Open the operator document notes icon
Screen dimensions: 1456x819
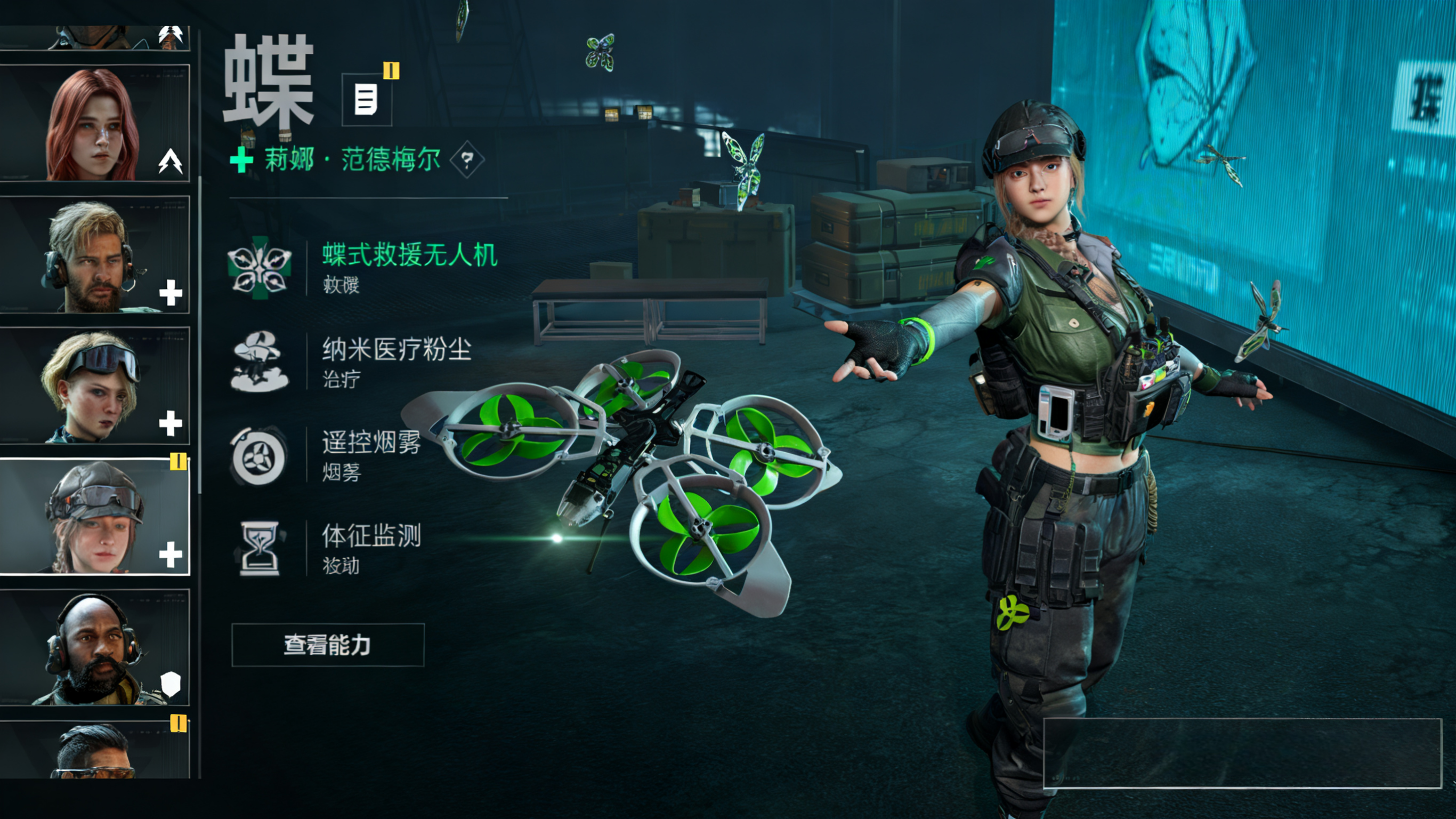tap(366, 100)
